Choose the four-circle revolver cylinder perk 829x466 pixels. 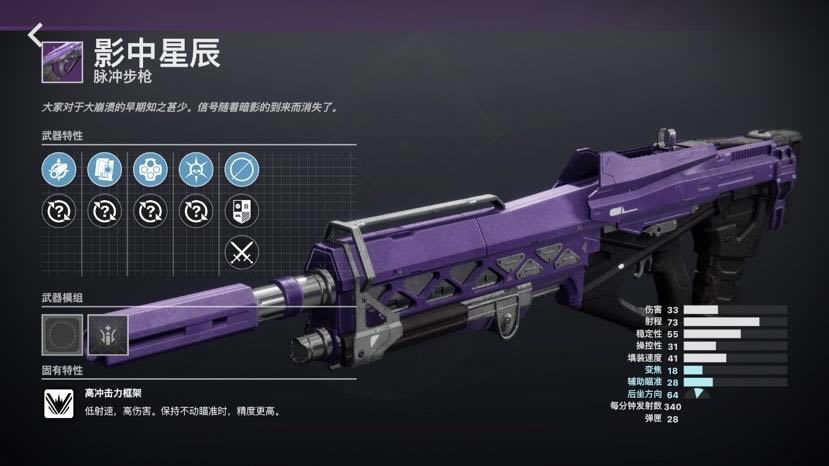click(150, 169)
